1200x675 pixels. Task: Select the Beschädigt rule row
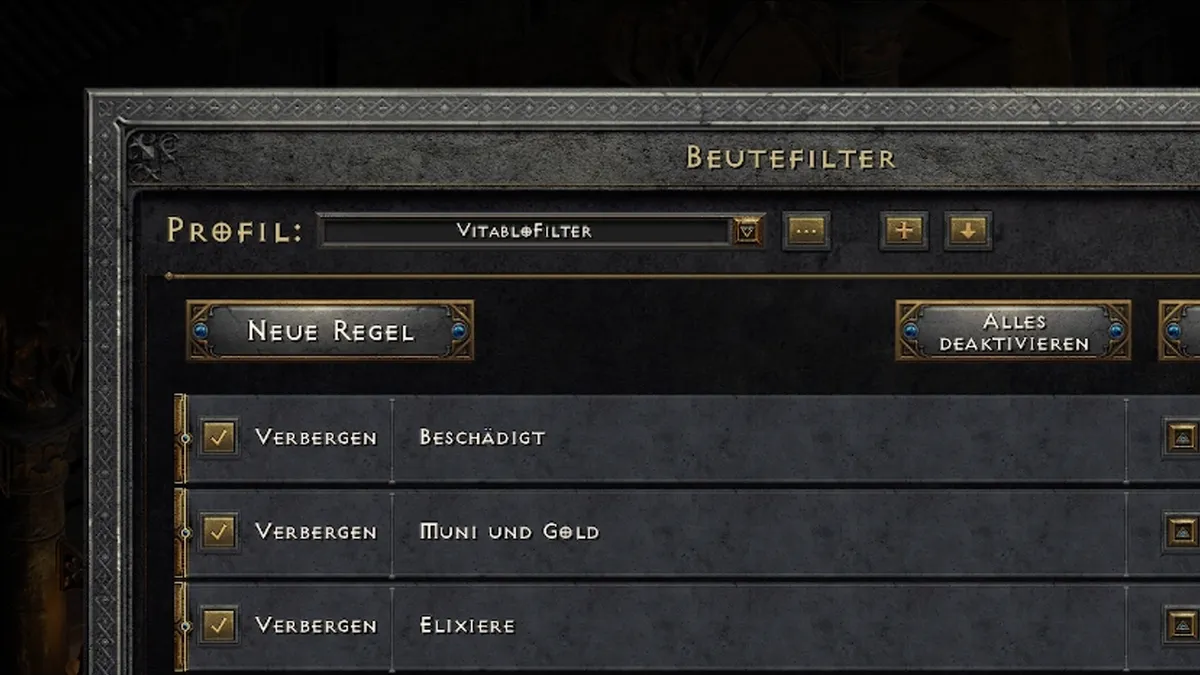(750, 438)
